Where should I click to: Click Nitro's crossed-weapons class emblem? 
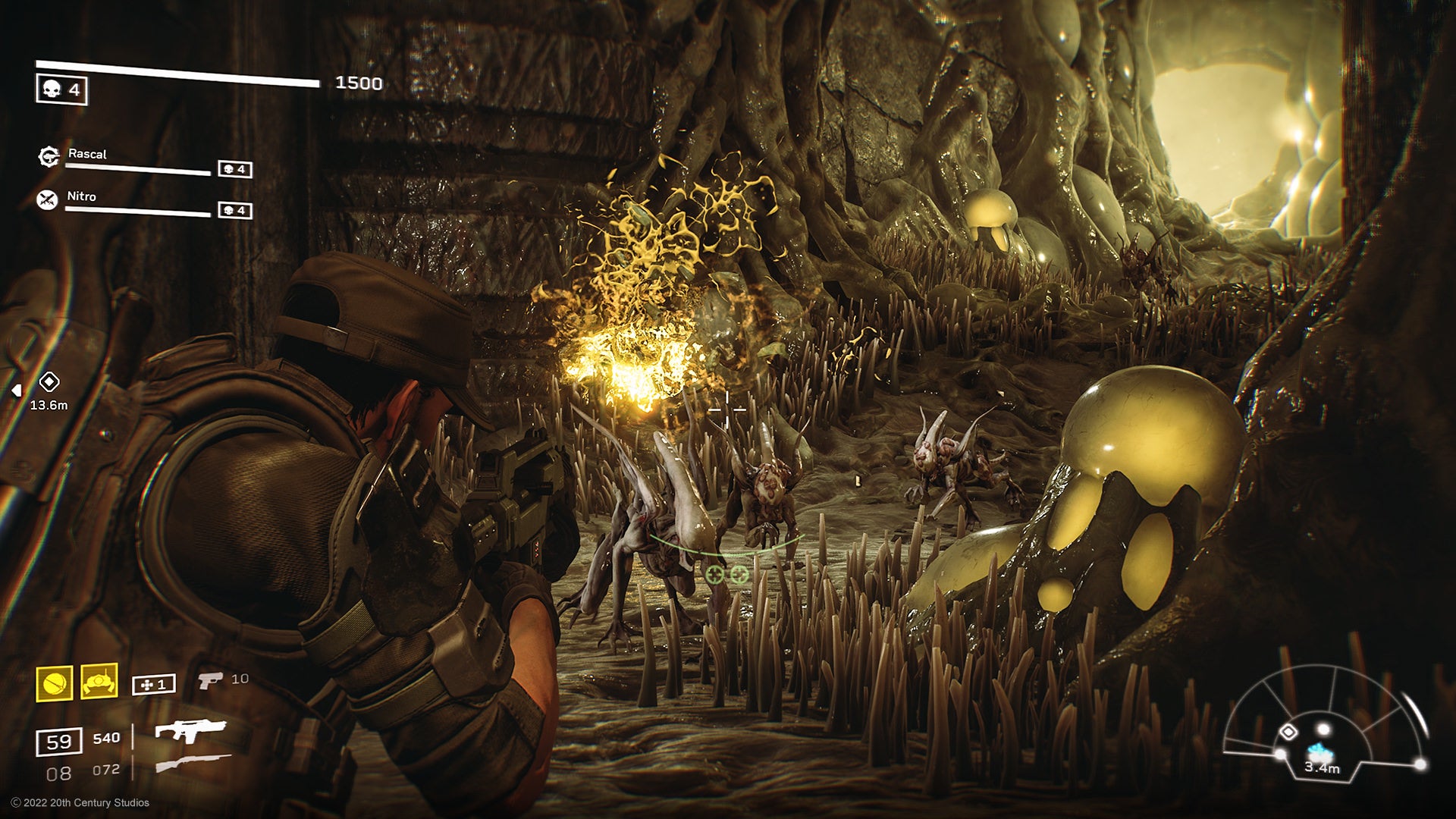(x=46, y=198)
